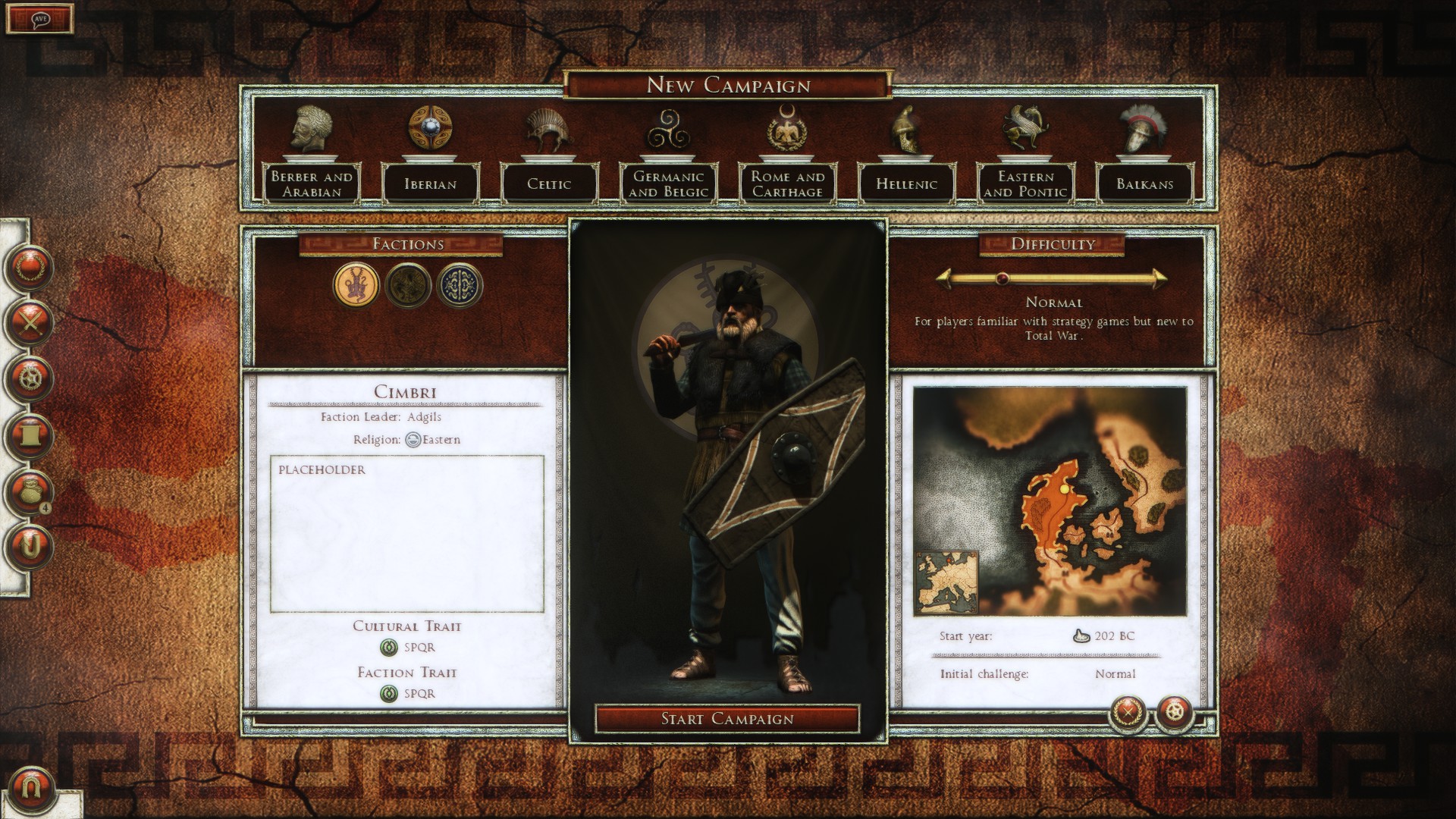Open the gear cog sidebar button
Screen dimensions: 1456x819
(30, 378)
